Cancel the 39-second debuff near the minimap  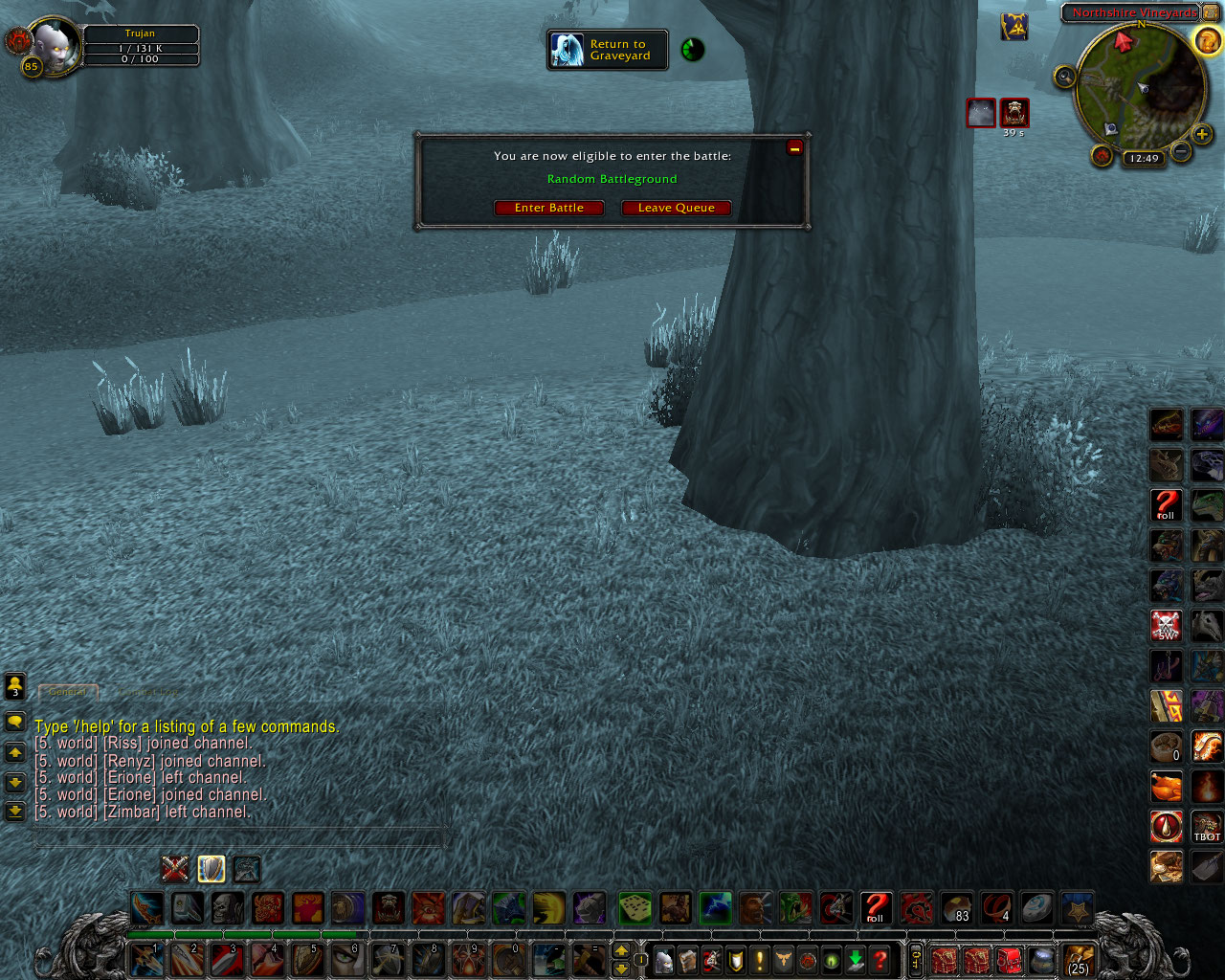click(1013, 112)
